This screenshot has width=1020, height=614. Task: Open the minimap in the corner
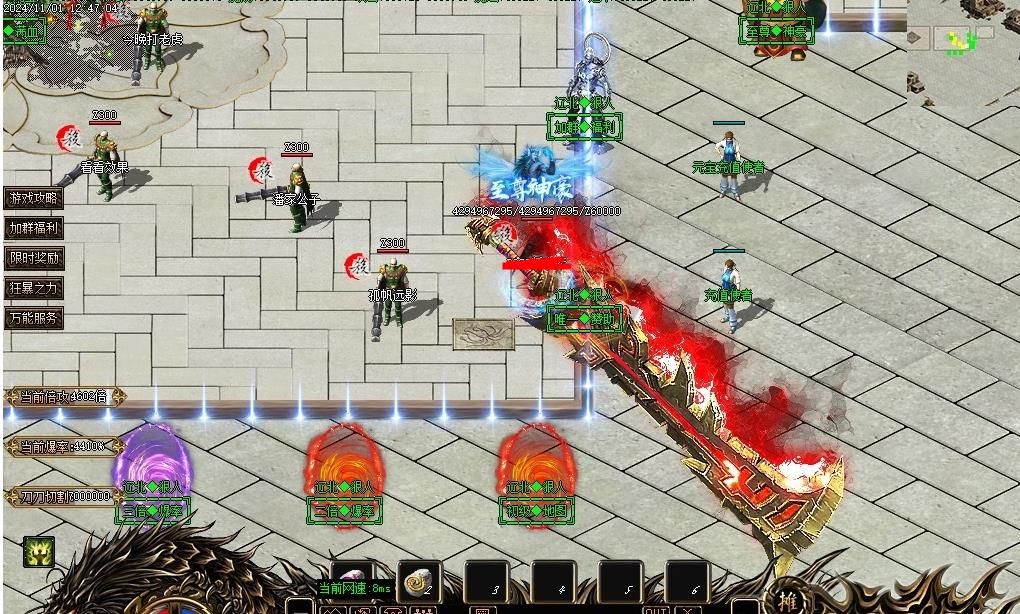pos(962,50)
